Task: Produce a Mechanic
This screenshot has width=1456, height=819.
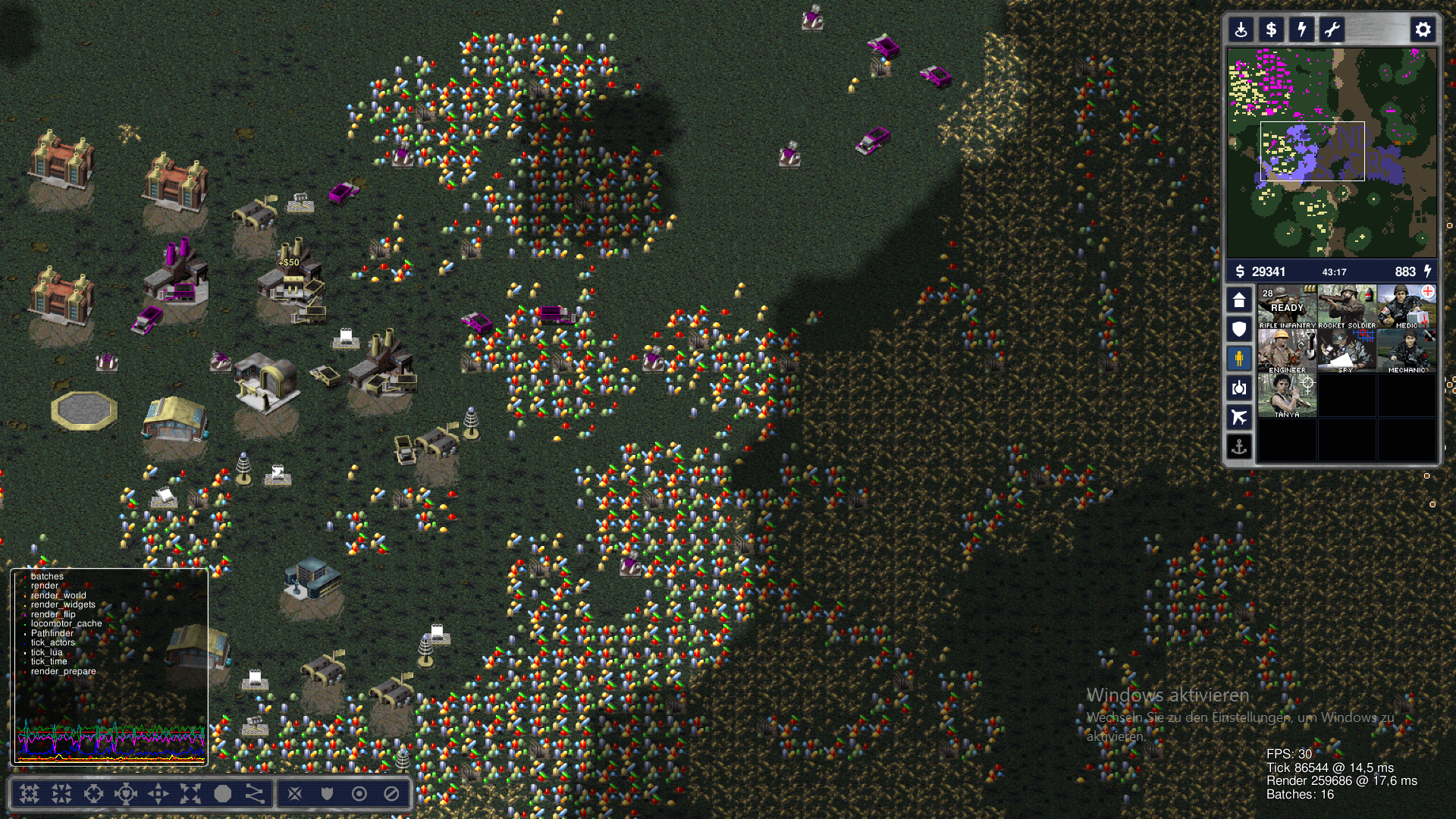Action: pos(1407,351)
